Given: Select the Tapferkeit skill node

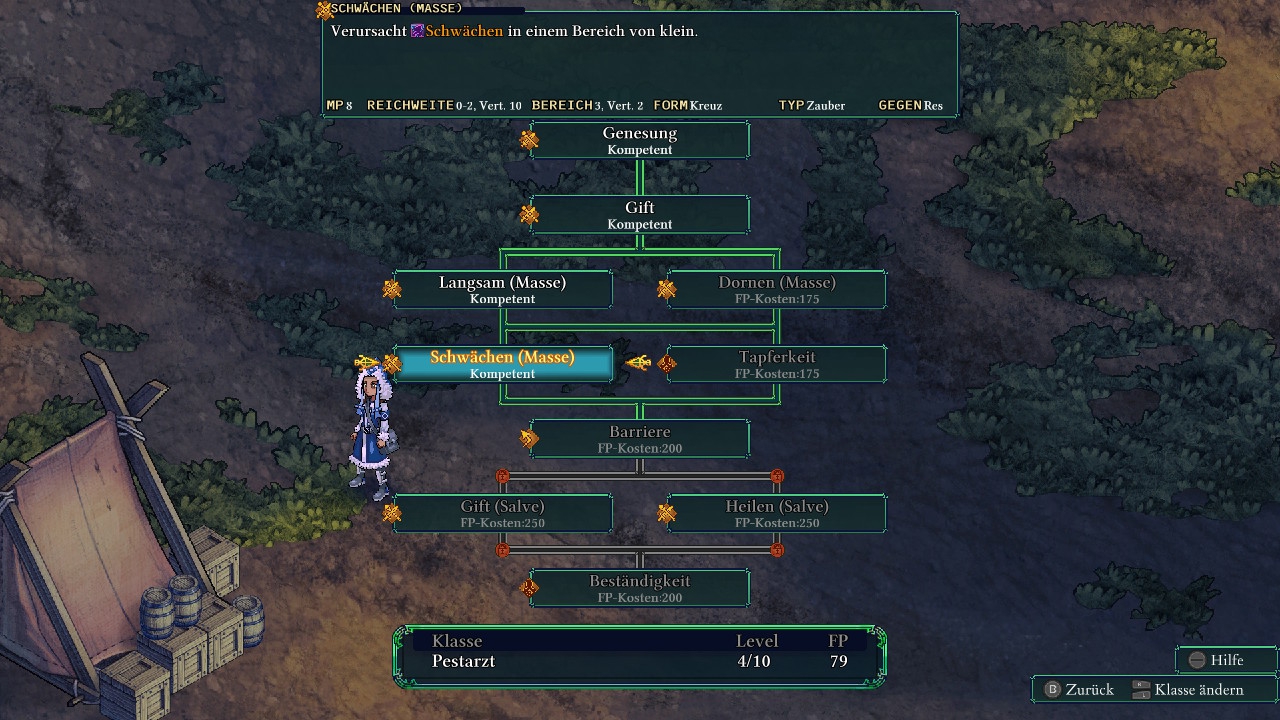Looking at the screenshot, I should click(776, 364).
